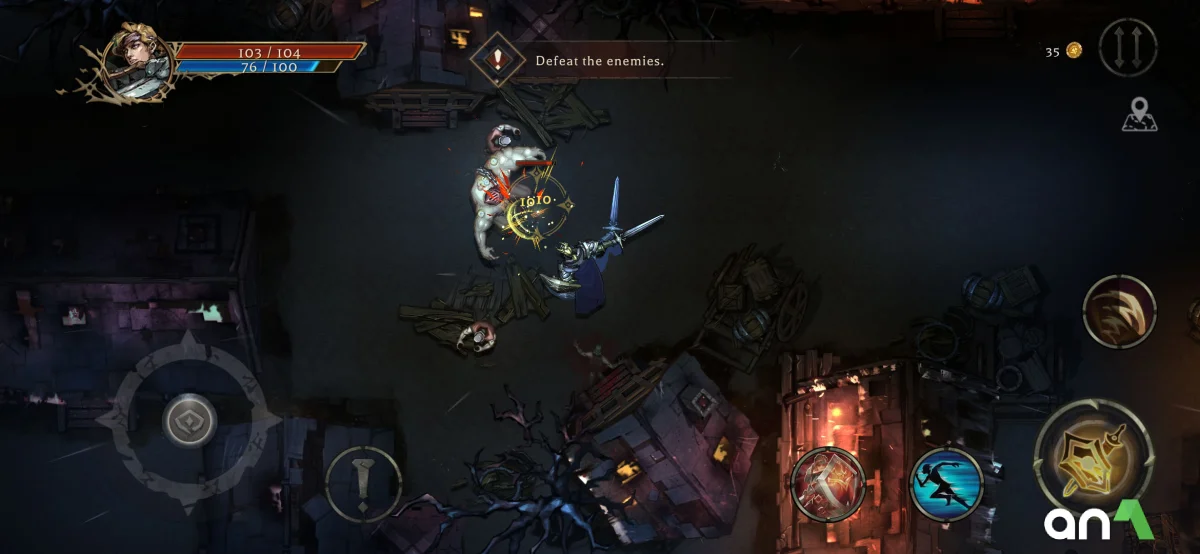The height and width of the screenshot is (554, 1200).
Task: Tap the gold coin counter icon
Action: click(1074, 51)
